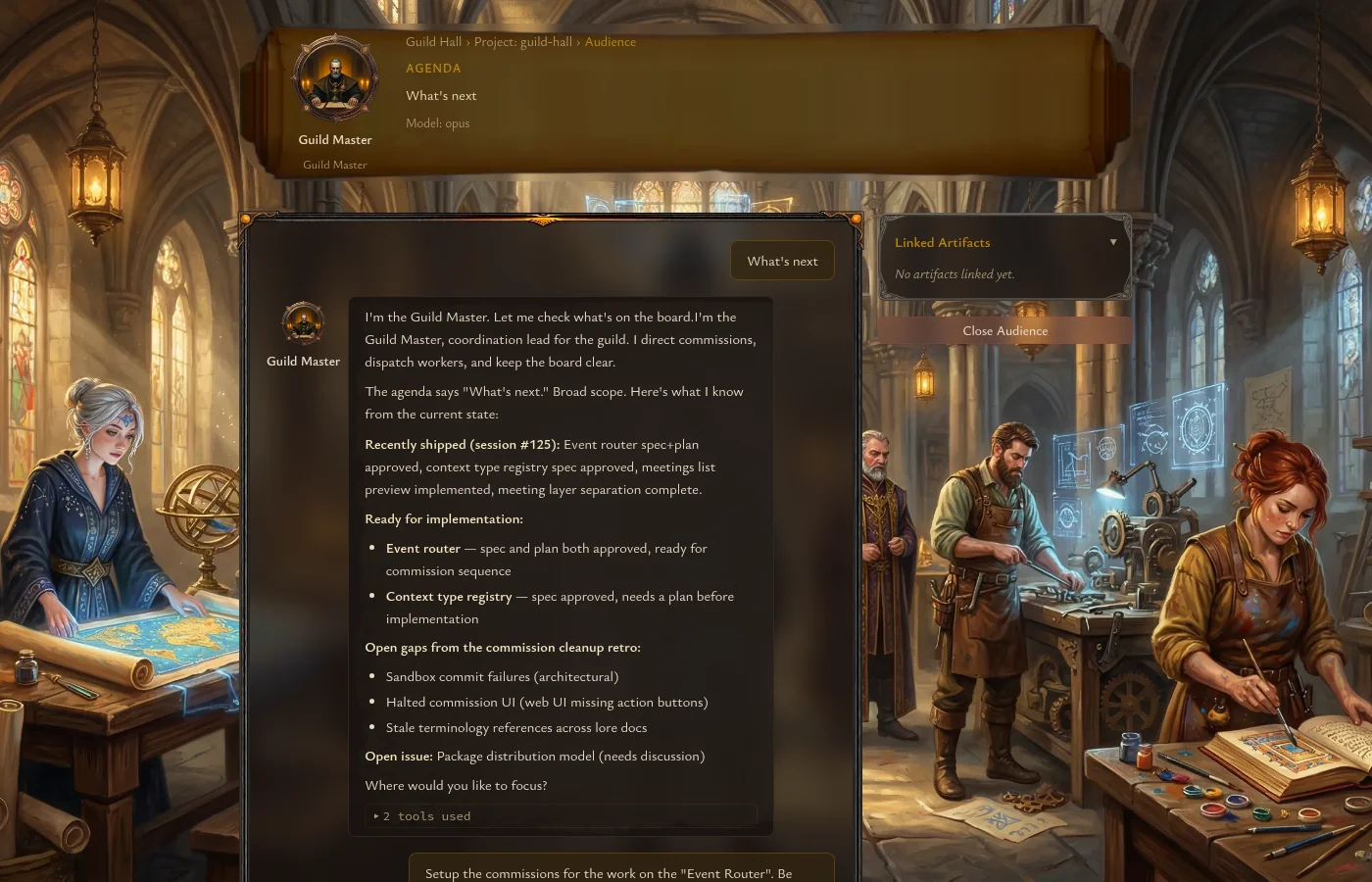Open the Guild Hall breadcrumb link
The image size is (1372, 882).
pyautogui.click(x=433, y=42)
